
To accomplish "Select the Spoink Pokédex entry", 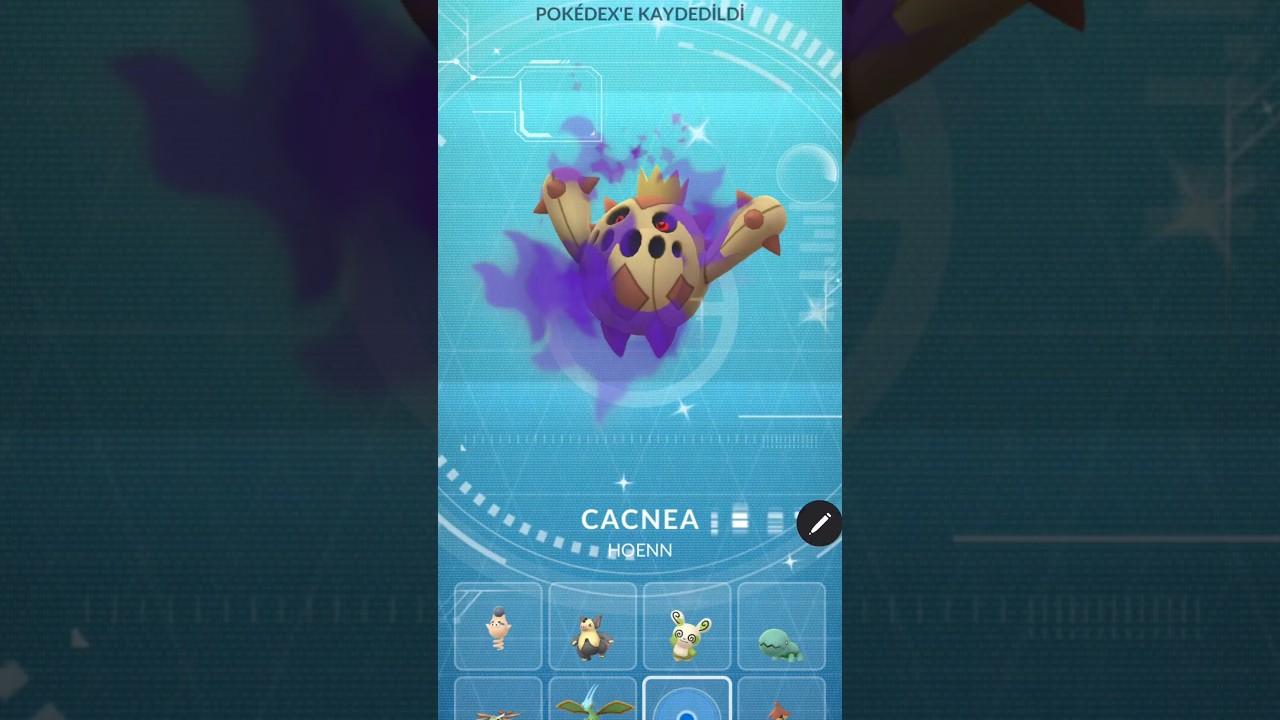I will (498, 627).
